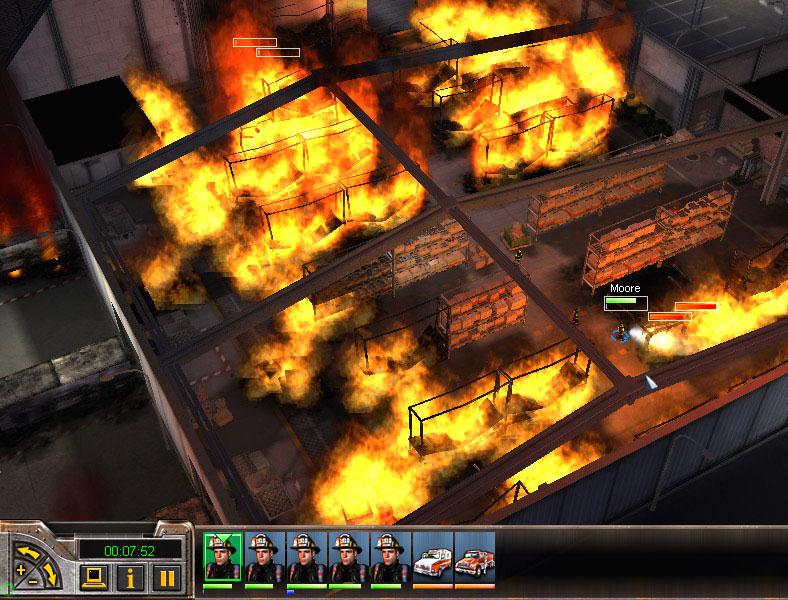The height and width of the screenshot is (600, 788).
Task: Open the computer monitor menu button
Action: [x=95, y=576]
